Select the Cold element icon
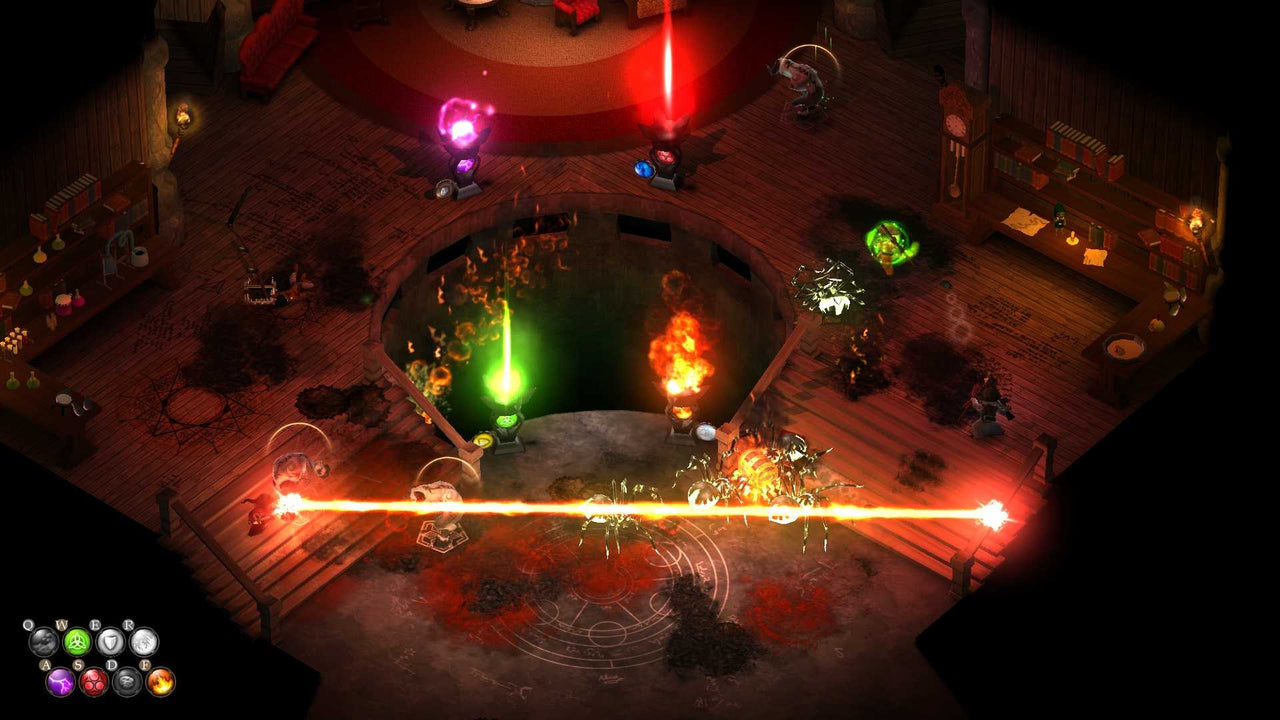The width and height of the screenshot is (1280, 720). tap(144, 643)
